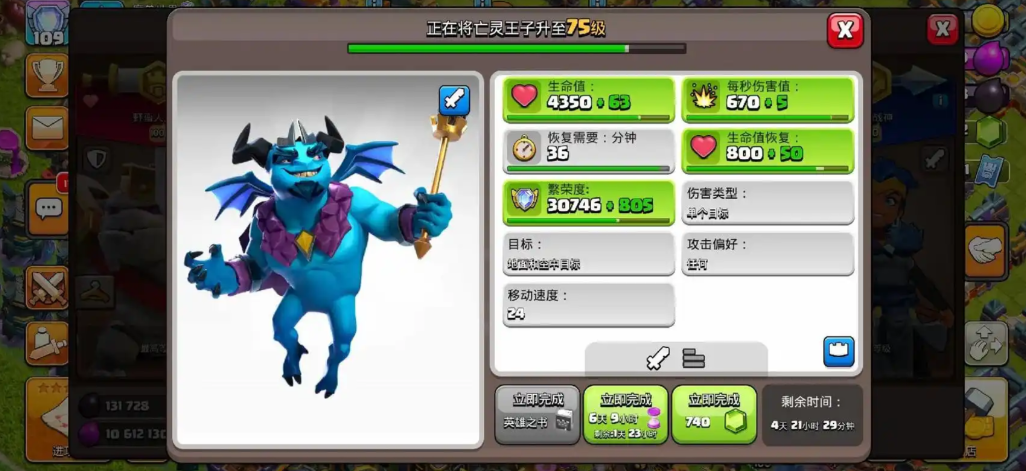Switch to the stacked bars stats tab
The height and width of the screenshot is (471, 1026).
tap(694, 358)
